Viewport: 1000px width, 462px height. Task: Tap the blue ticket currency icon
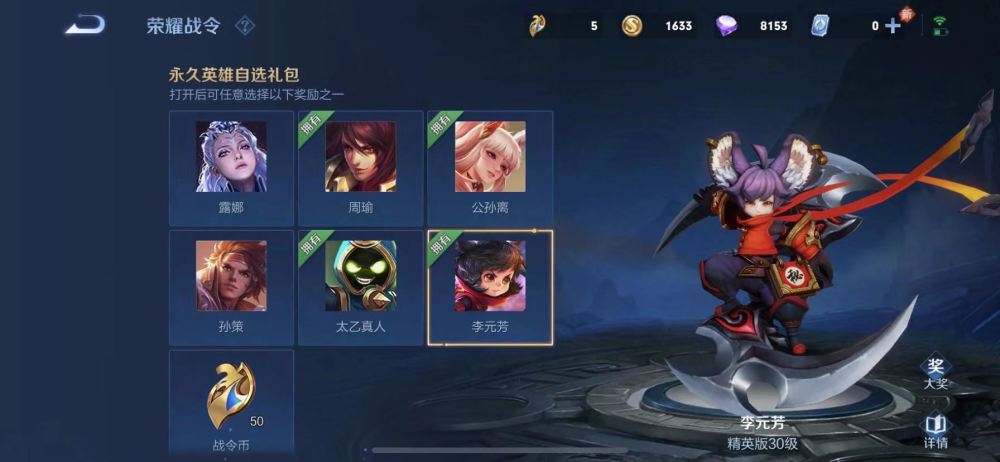click(821, 26)
